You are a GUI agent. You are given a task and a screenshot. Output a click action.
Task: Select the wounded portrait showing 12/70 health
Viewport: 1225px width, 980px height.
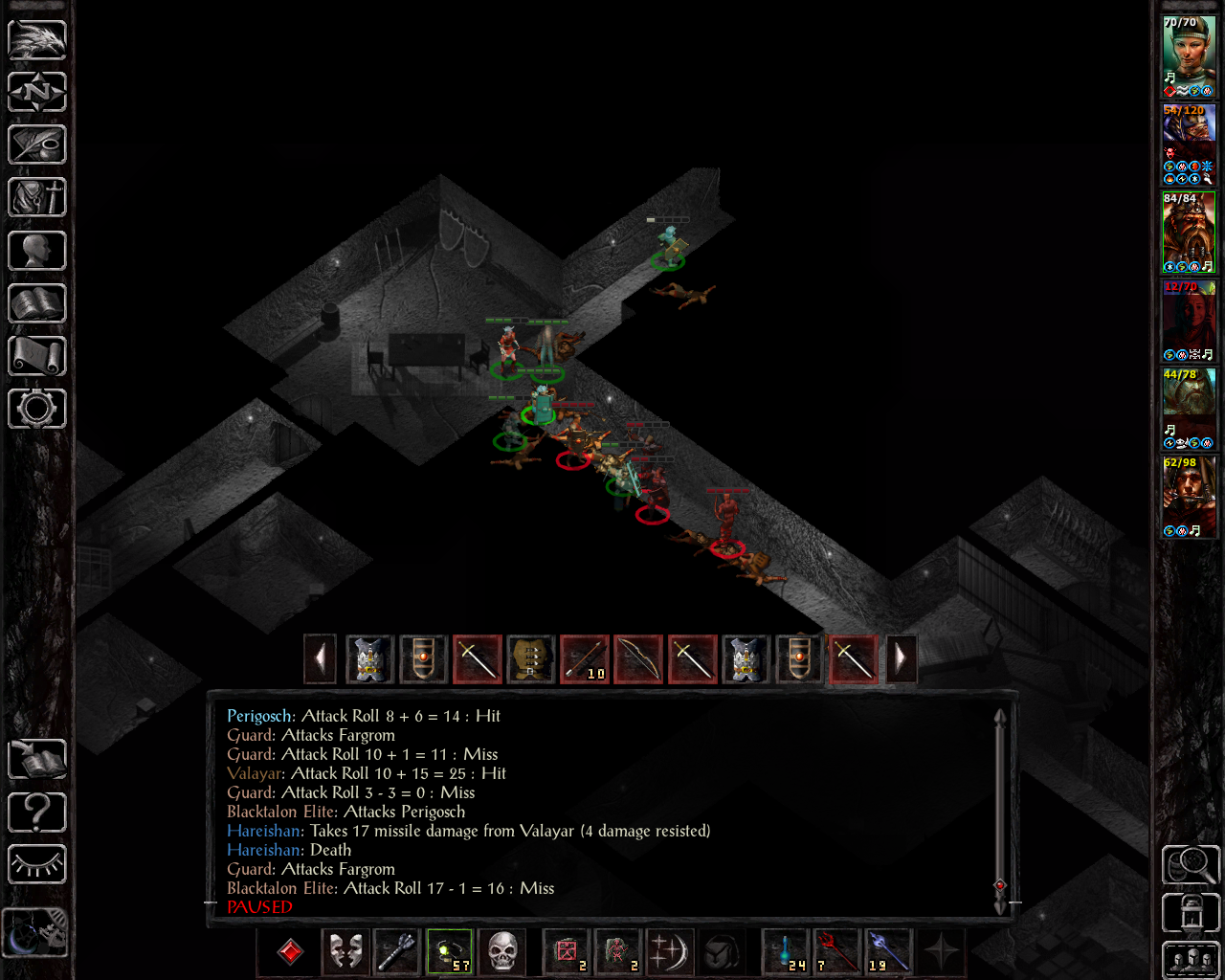pyautogui.click(x=1189, y=321)
